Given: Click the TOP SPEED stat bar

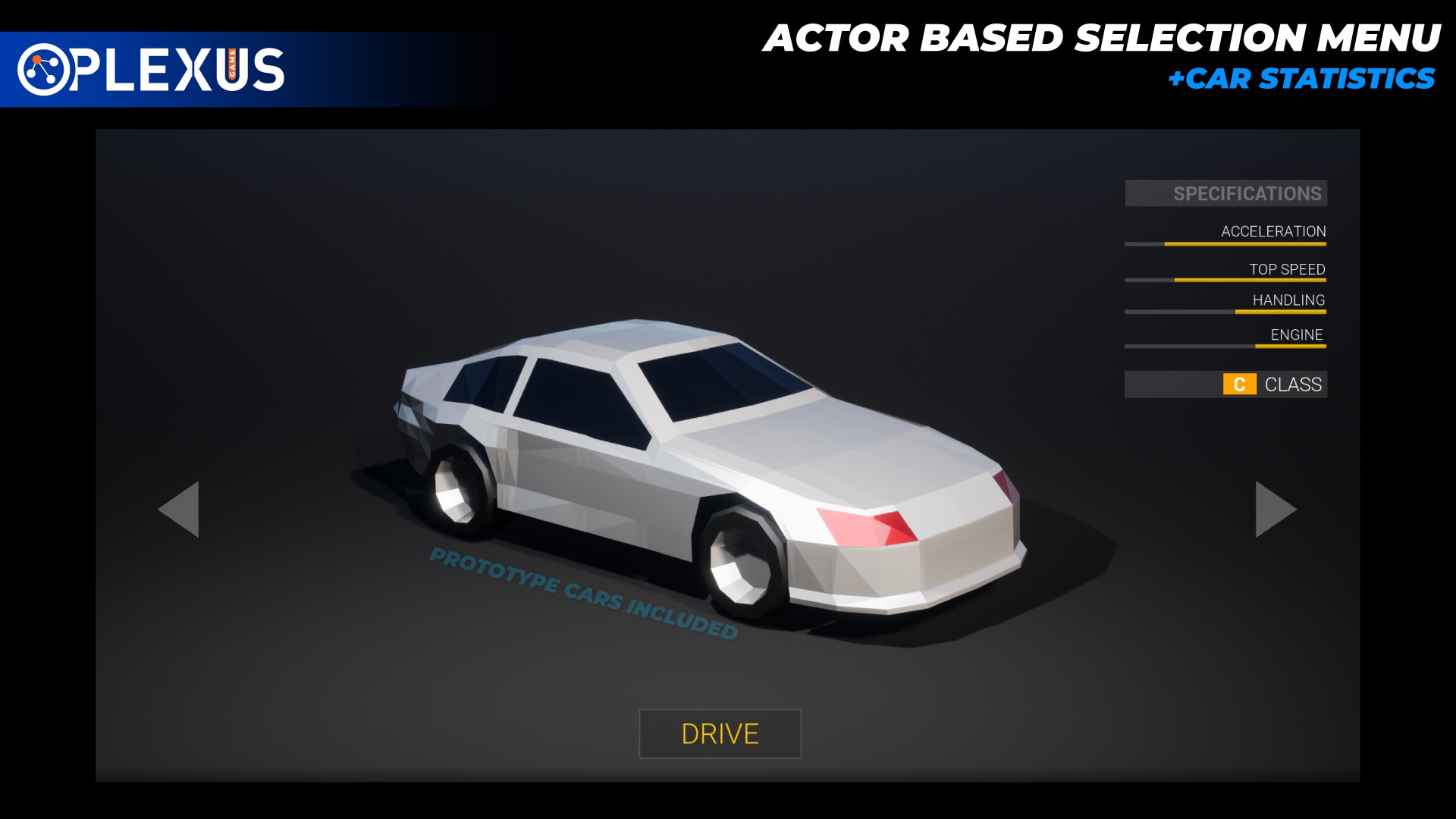Looking at the screenshot, I should tap(1225, 279).
